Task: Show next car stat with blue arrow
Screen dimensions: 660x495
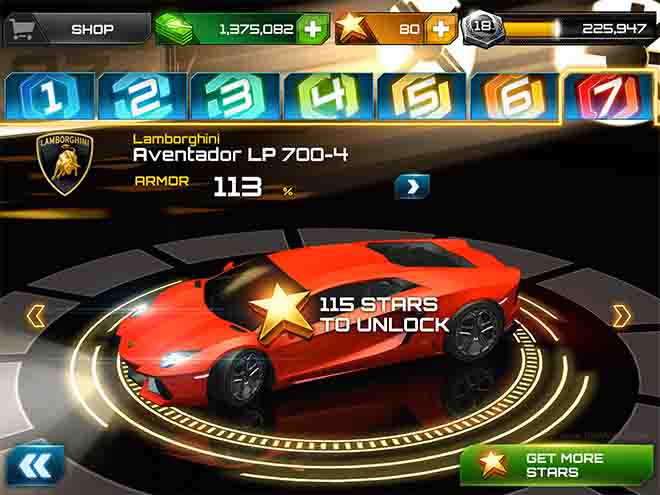Action: click(x=411, y=186)
